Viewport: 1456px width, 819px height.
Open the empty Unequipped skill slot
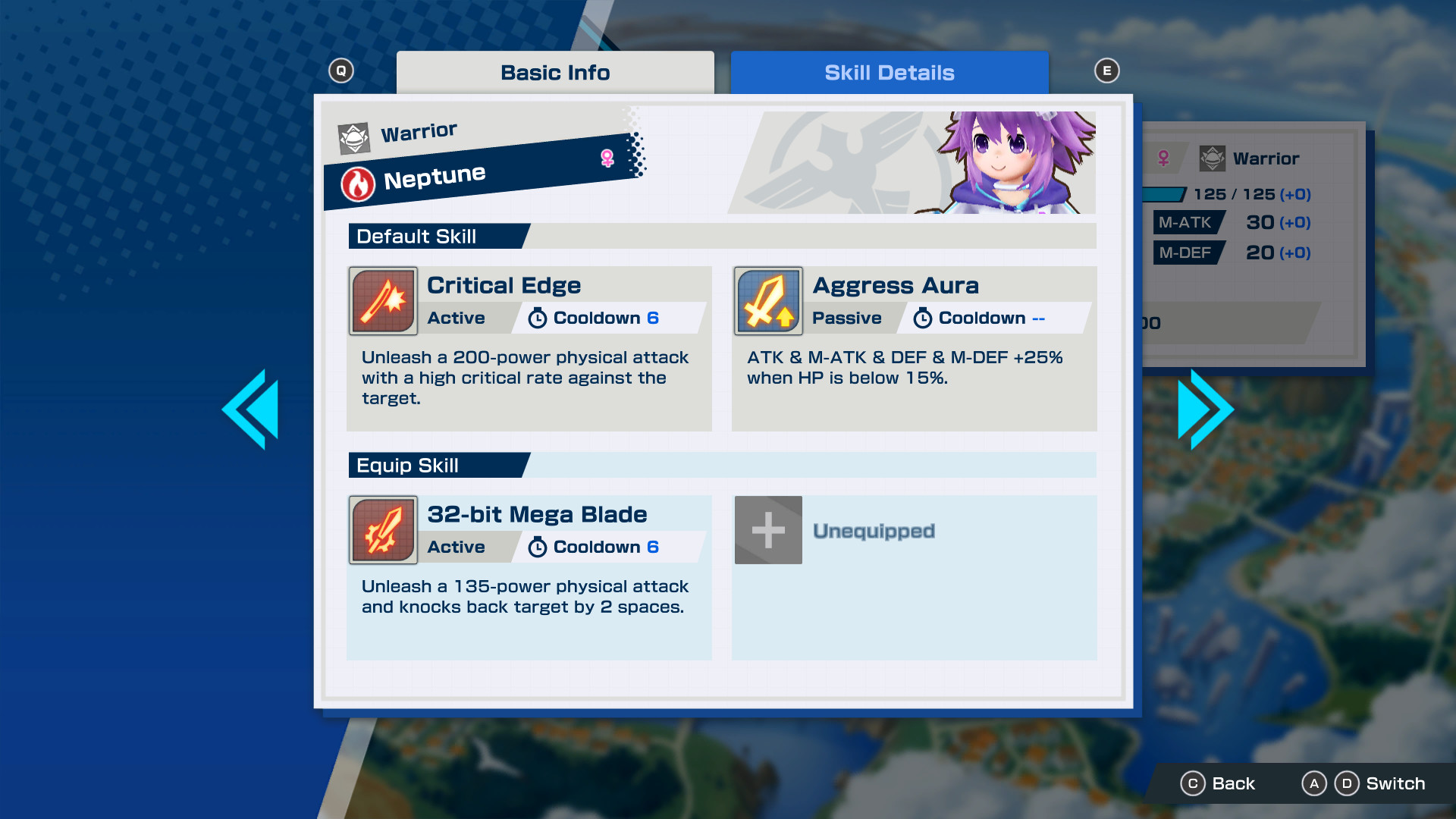point(768,530)
